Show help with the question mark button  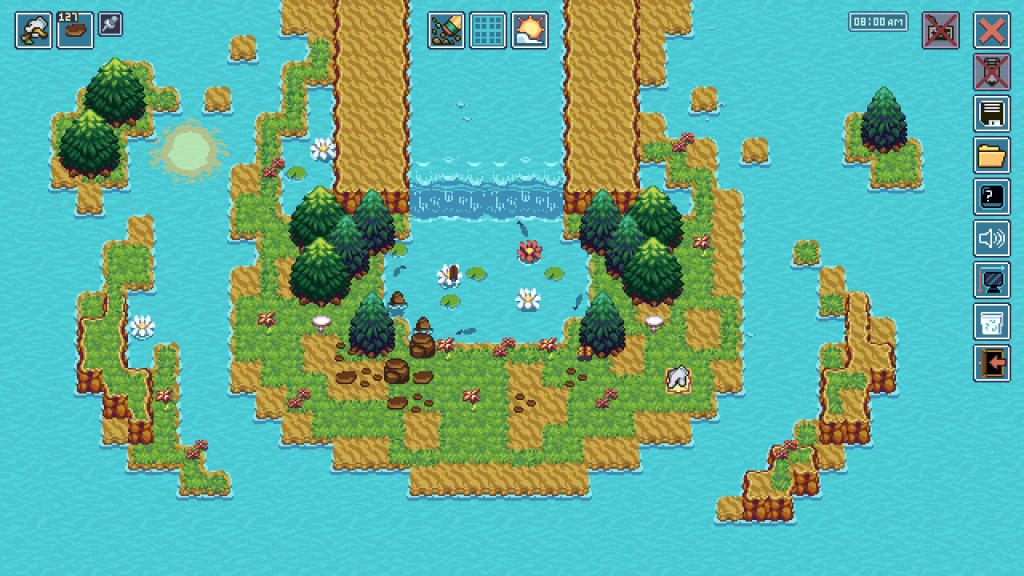point(992,197)
